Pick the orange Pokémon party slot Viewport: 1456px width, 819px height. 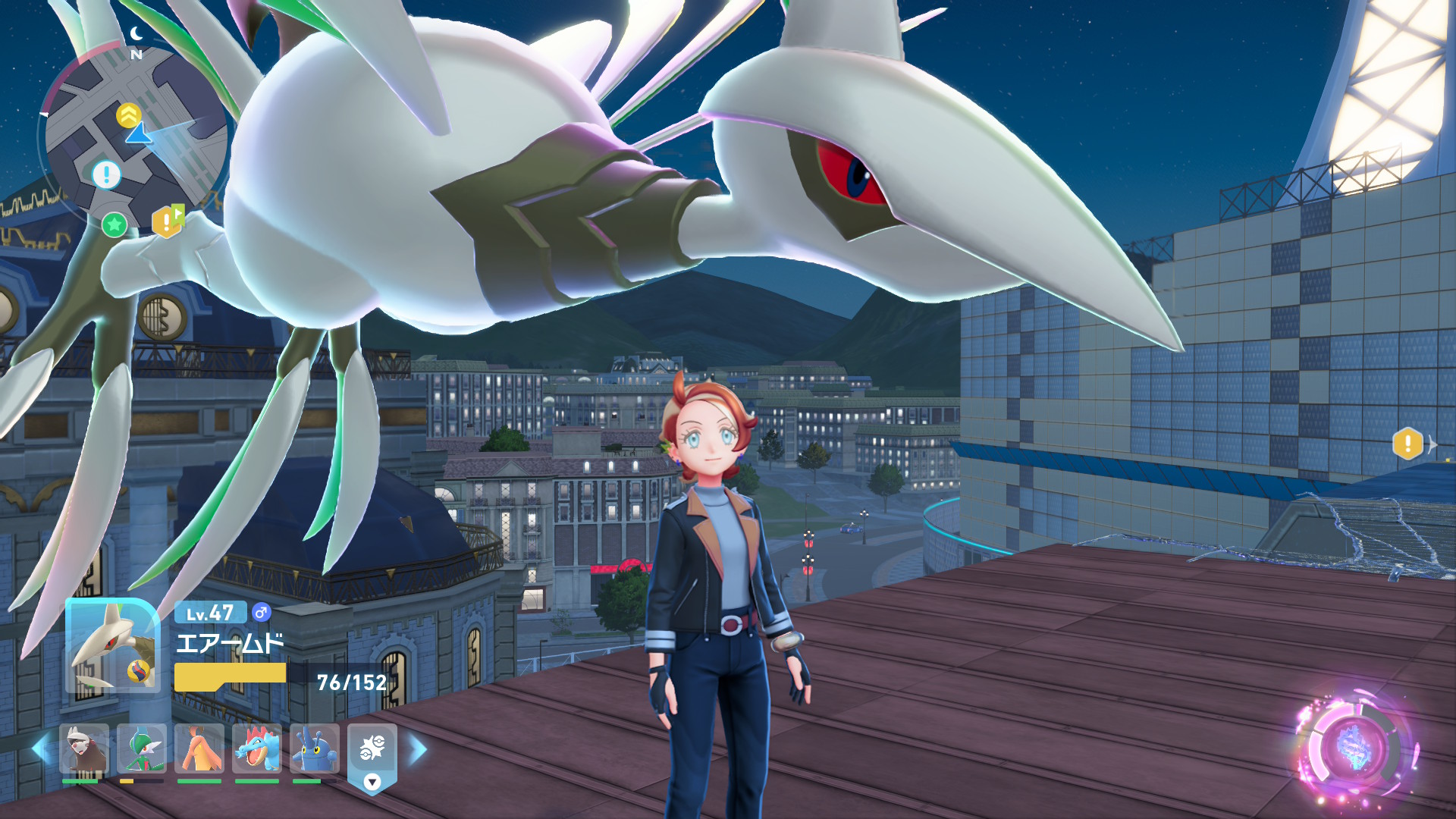pyautogui.click(x=199, y=749)
